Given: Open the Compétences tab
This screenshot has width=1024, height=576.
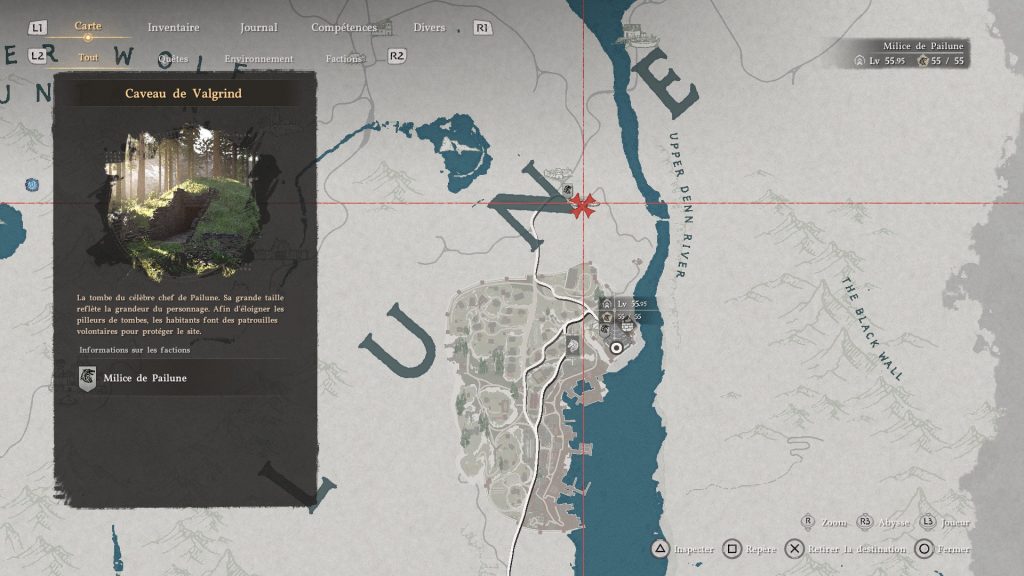Looking at the screenshot, I should point(344,27).
